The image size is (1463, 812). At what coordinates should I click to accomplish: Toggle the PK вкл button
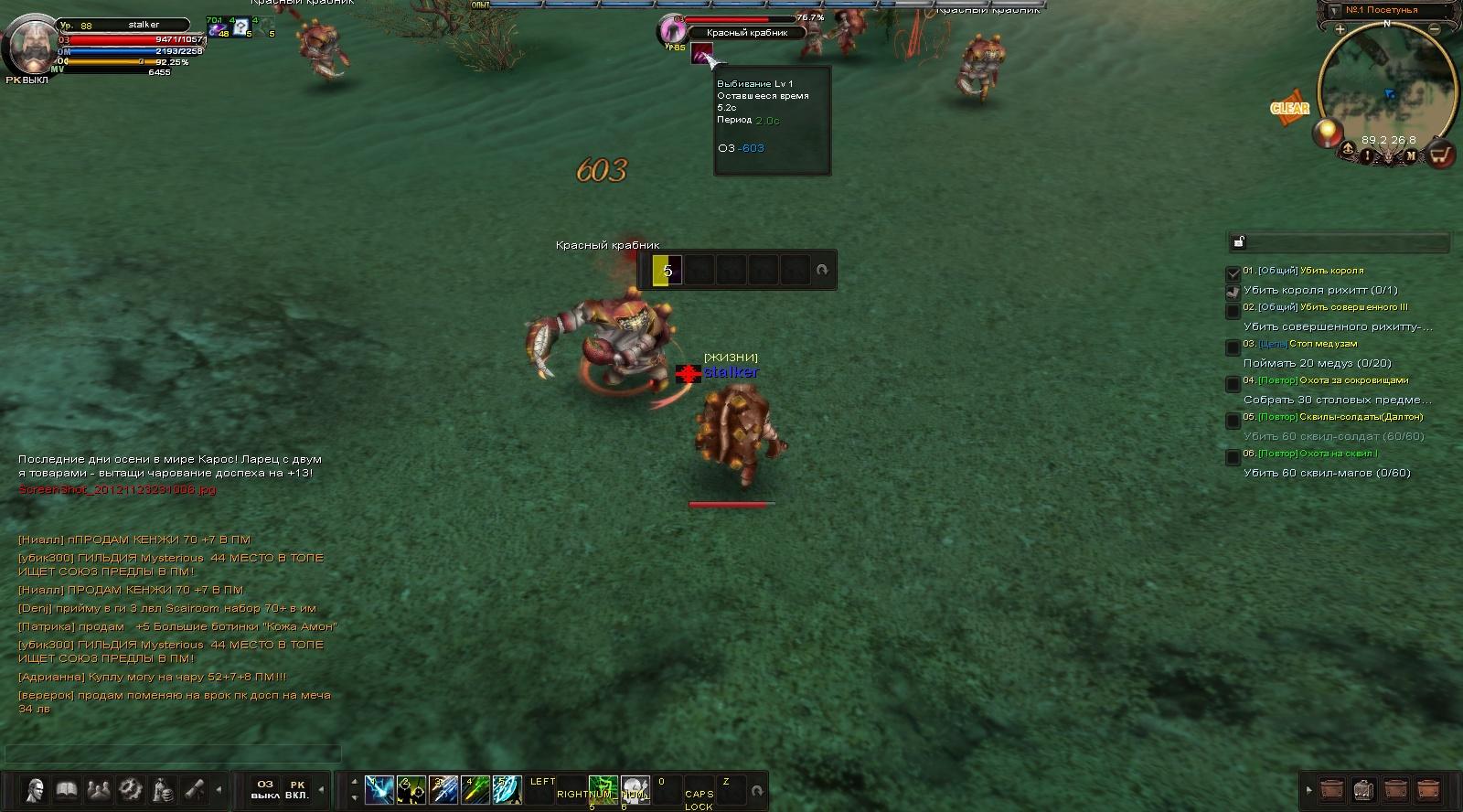(297, 789)
